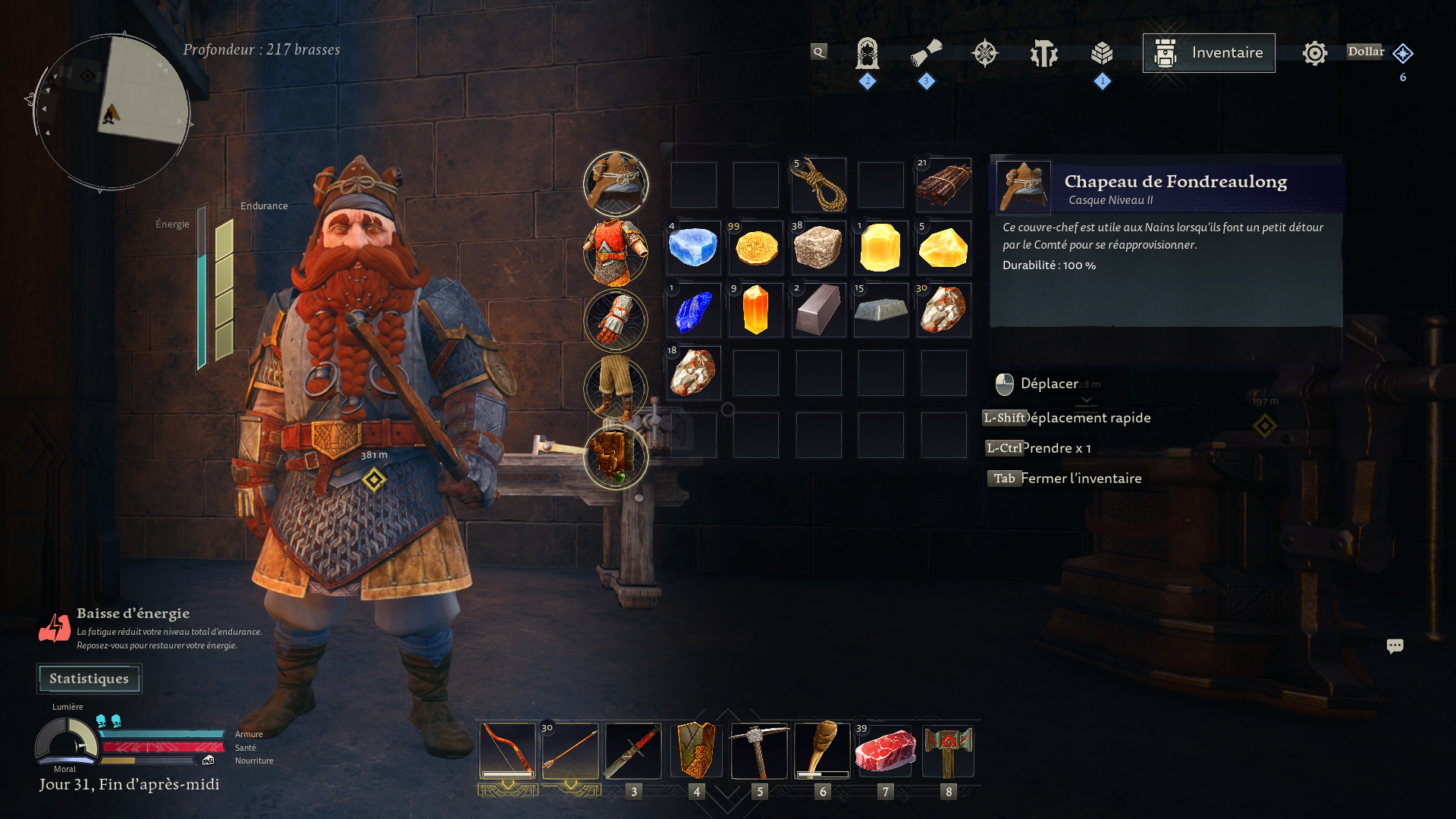
Task: Select the equipped trousers and boots slot
Action: (615, 388)
